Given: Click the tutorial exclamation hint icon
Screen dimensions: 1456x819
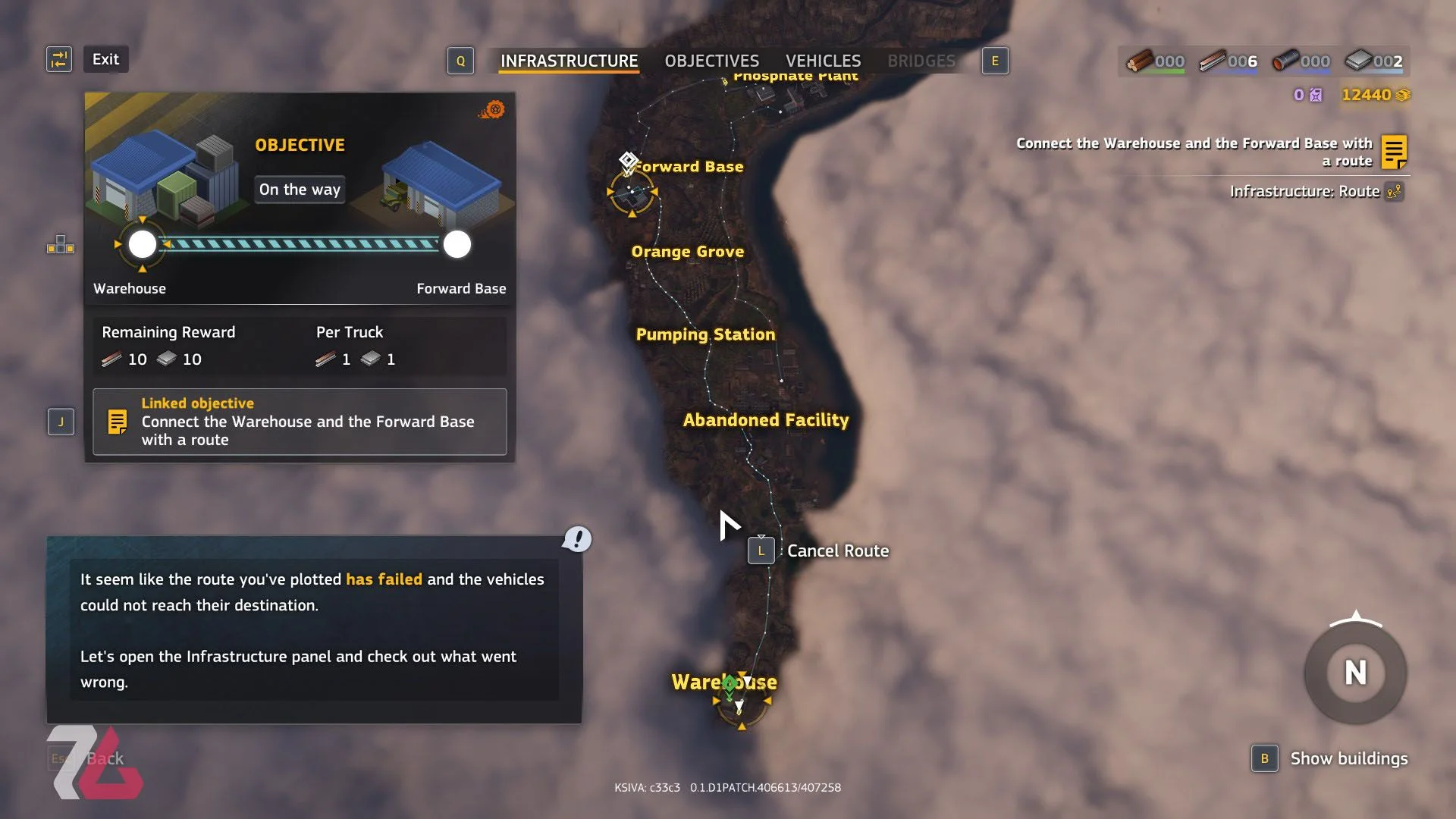Looking at the screenshot, I should (x=577, y=539).
